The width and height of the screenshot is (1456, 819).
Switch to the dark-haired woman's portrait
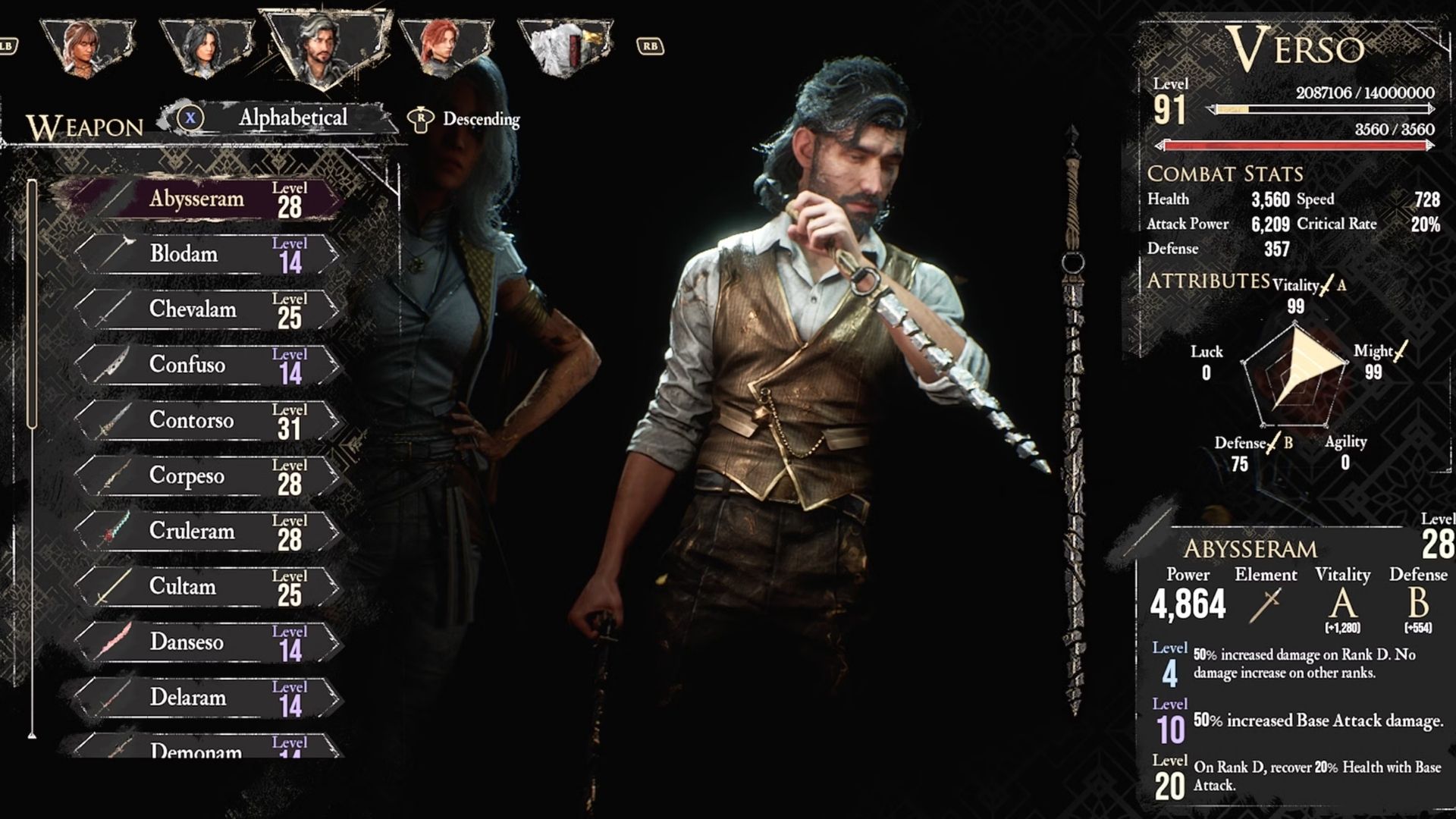tap(207, 47)
